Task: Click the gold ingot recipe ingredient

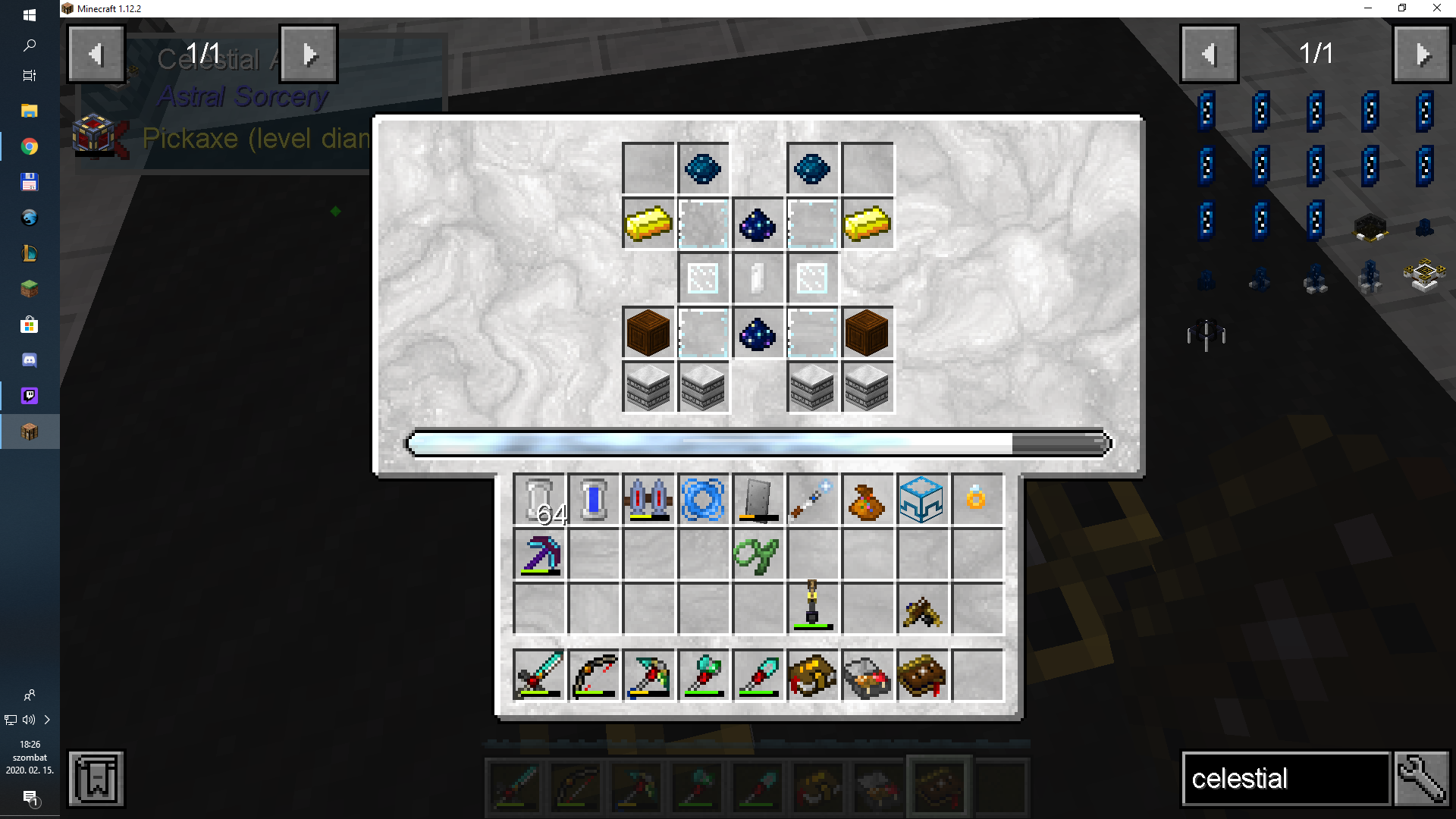Action: [x=648, y=223]
